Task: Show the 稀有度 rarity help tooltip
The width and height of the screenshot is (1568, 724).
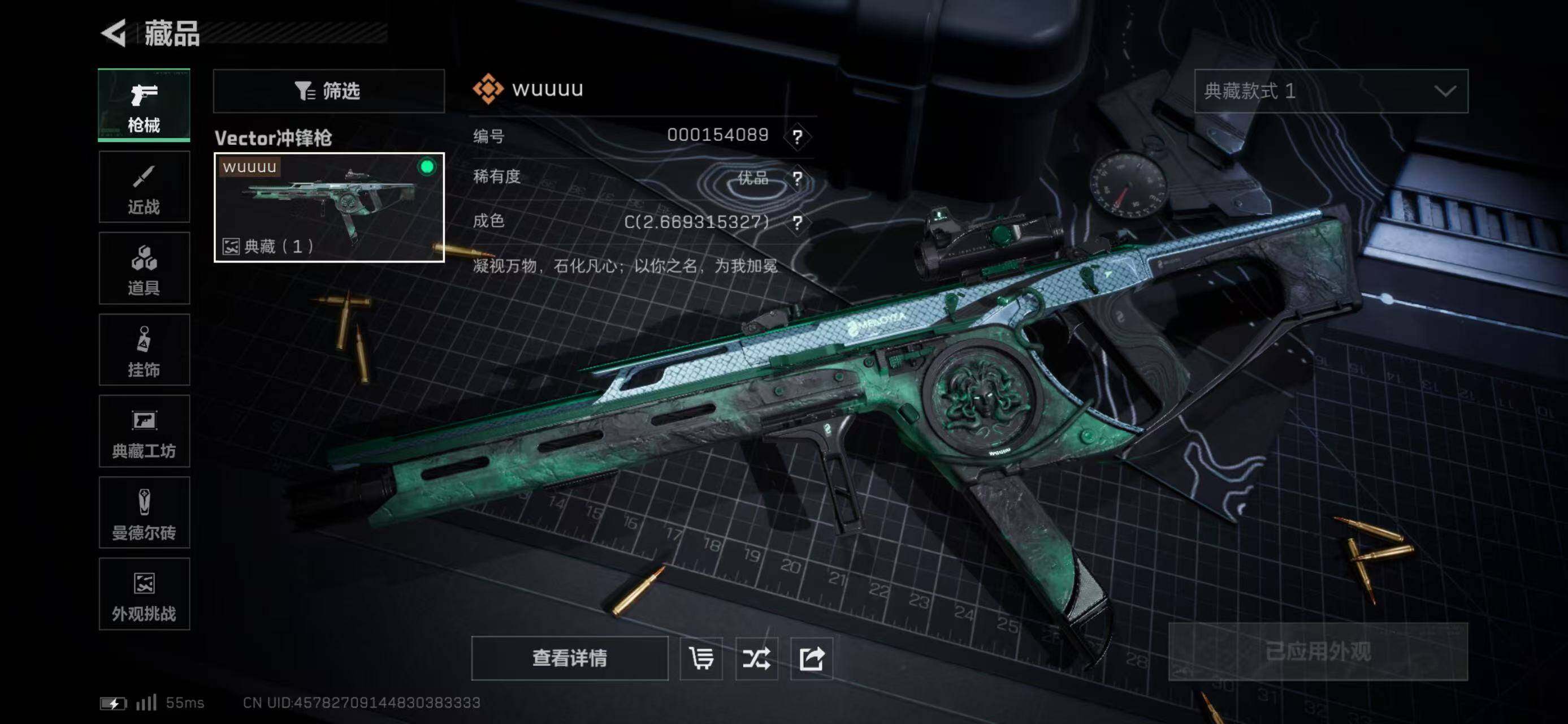Action: click(x=798, y=178)
